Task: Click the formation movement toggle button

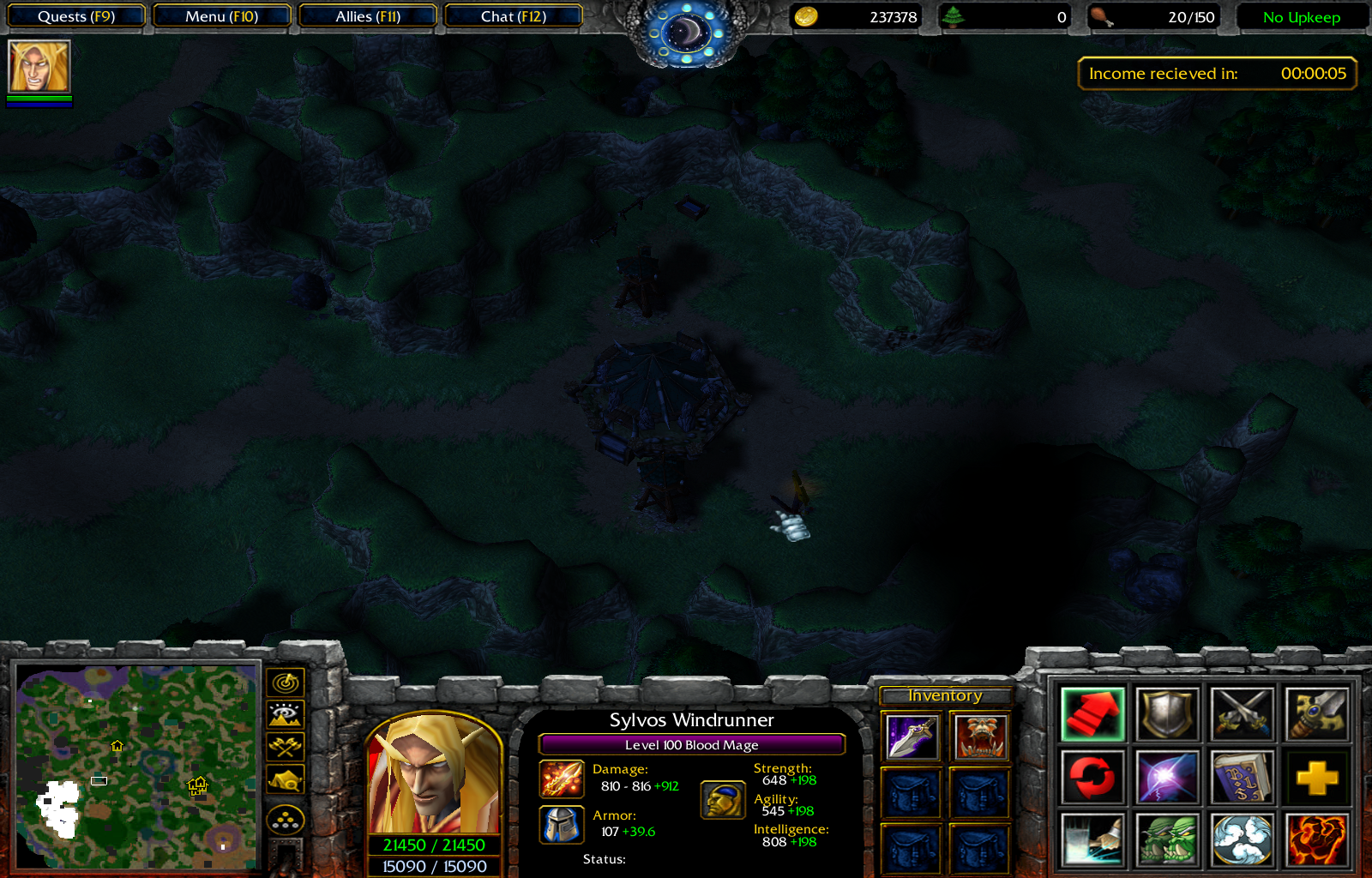Action: coord(286,821)
